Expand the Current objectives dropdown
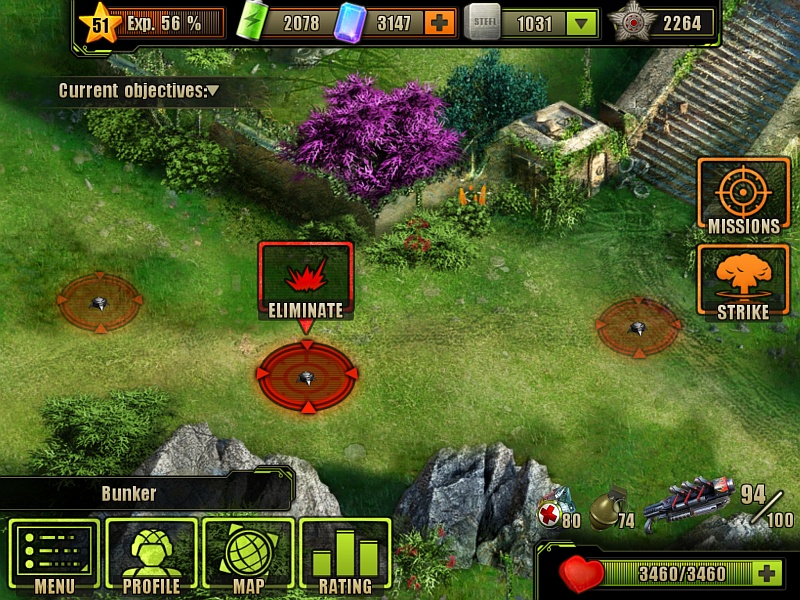Viewport: 800px width, 600px height. point(213,91)
